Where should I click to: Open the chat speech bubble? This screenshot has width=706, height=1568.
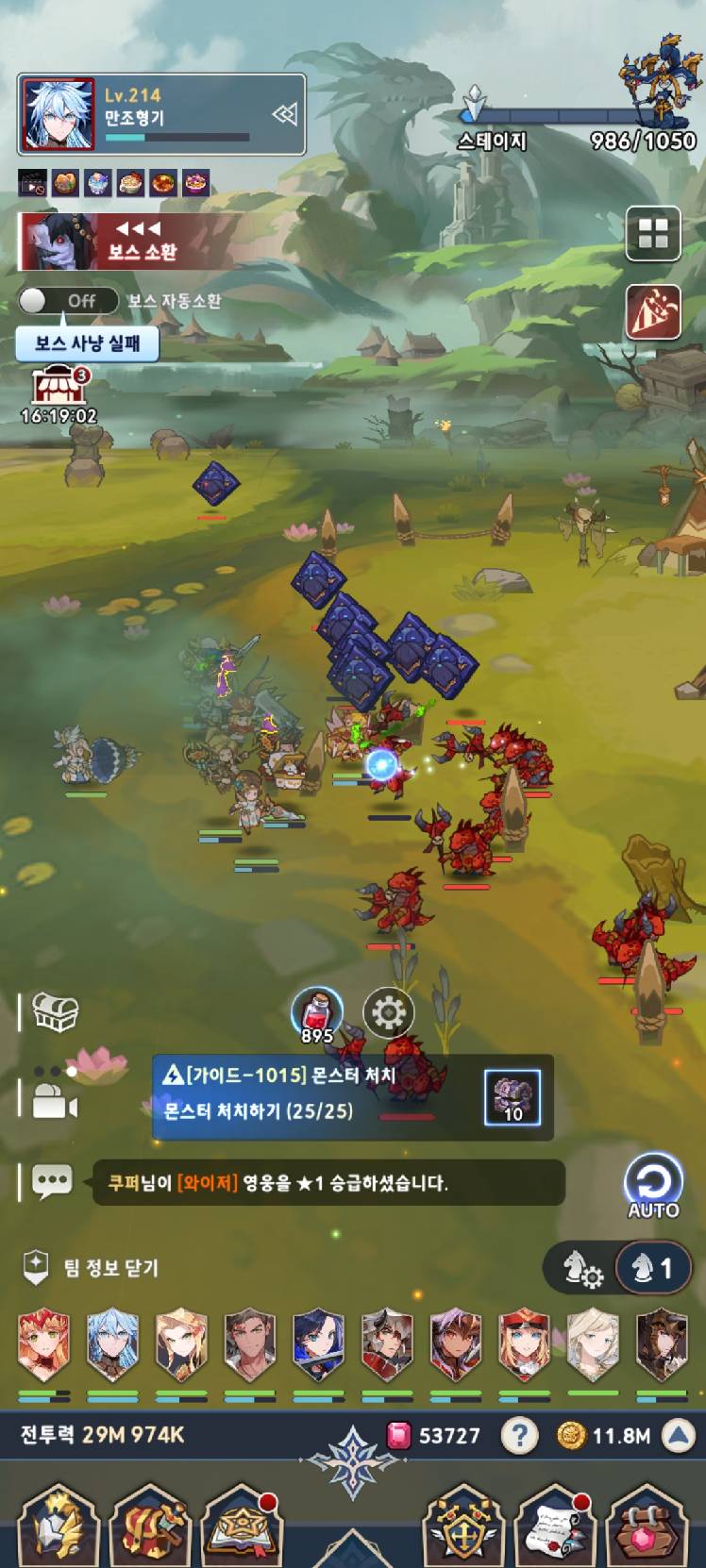coord(52,1181)
